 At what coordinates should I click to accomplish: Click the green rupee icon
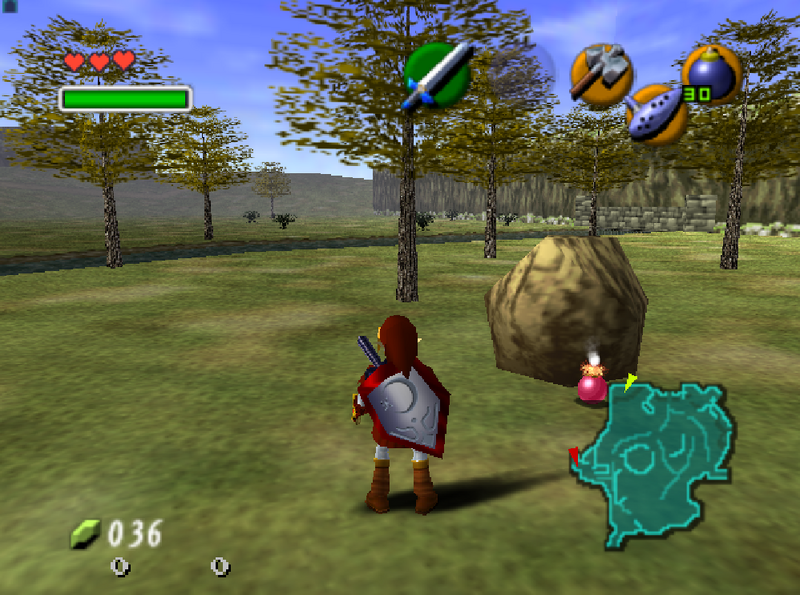[84, 535]
